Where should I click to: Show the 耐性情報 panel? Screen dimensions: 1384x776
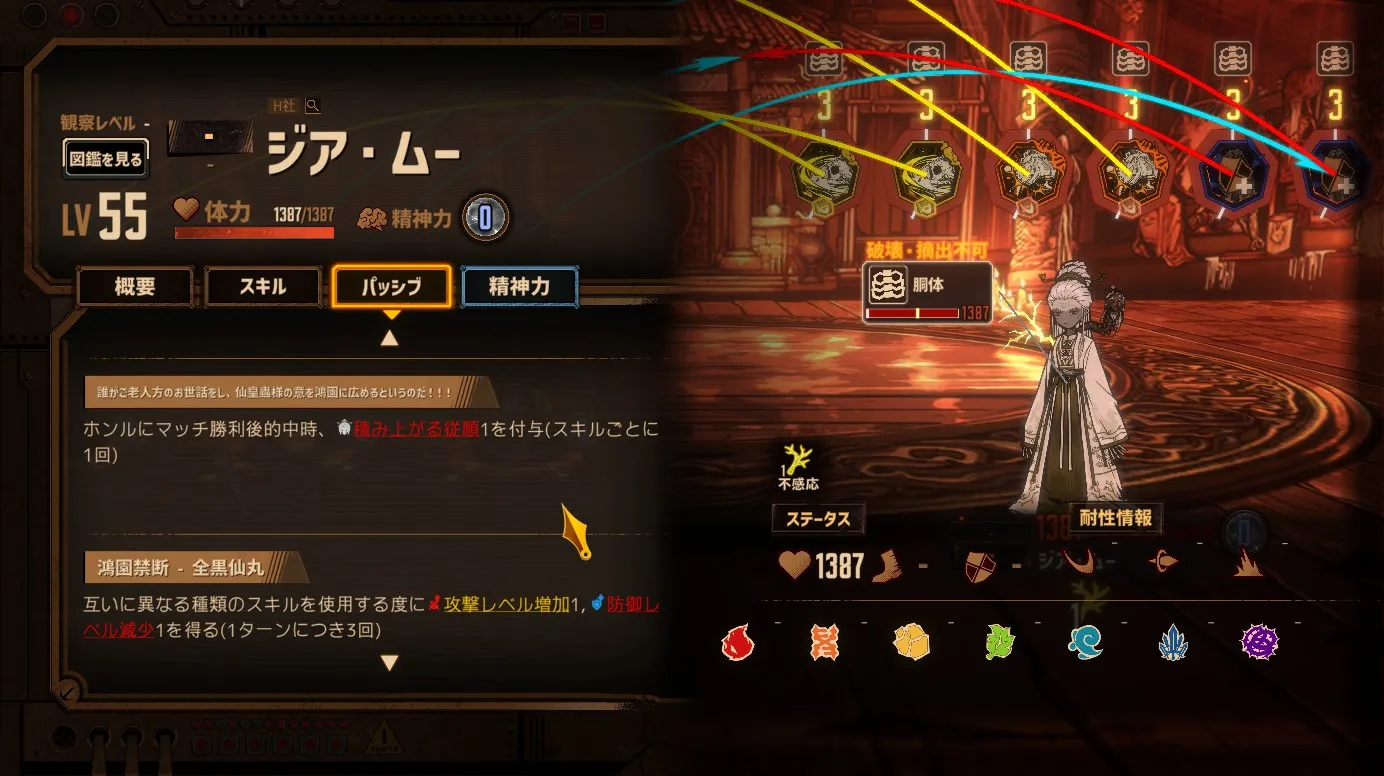coord(1116,518)
